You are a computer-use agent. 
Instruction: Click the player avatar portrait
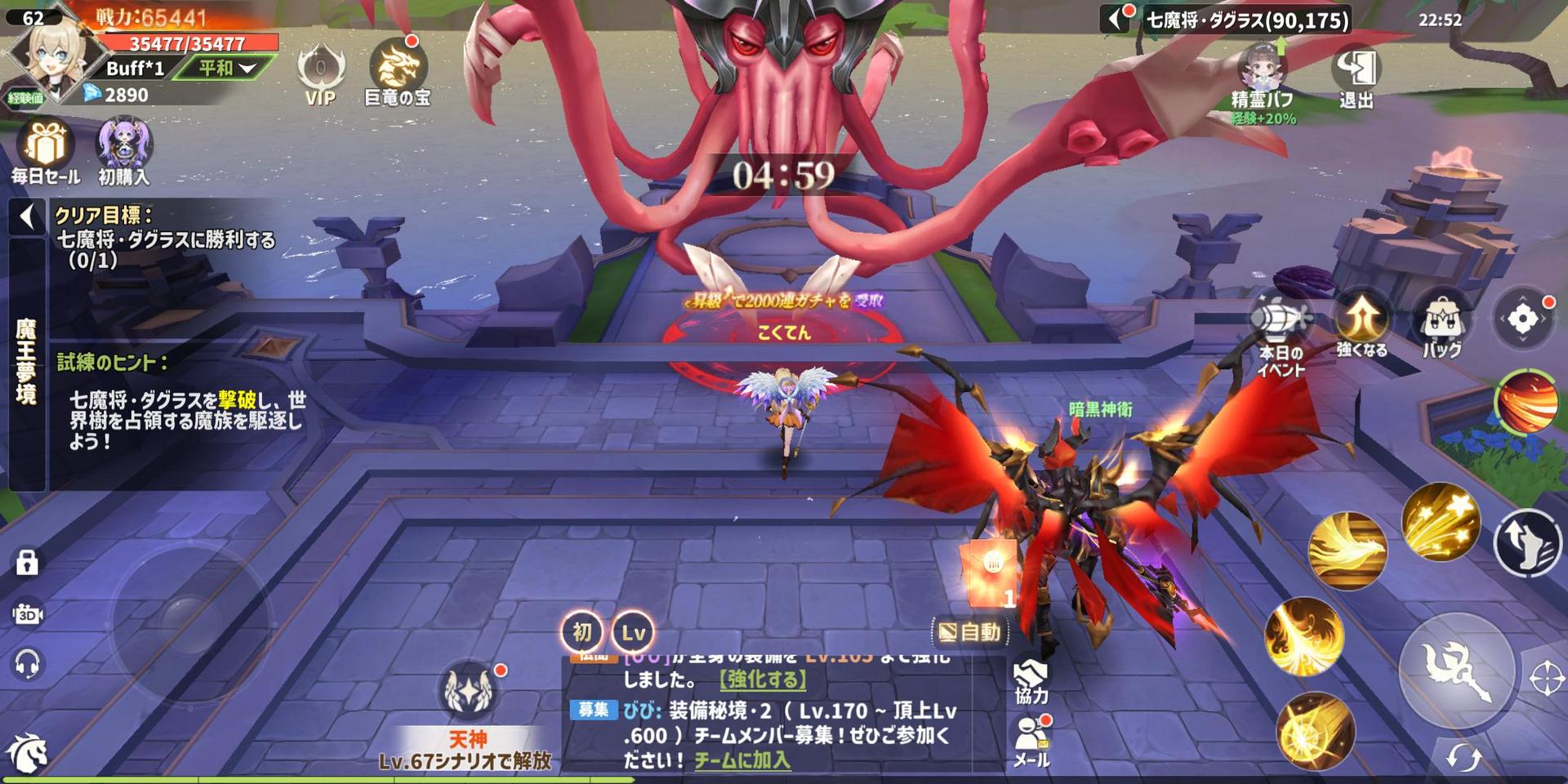47,57
